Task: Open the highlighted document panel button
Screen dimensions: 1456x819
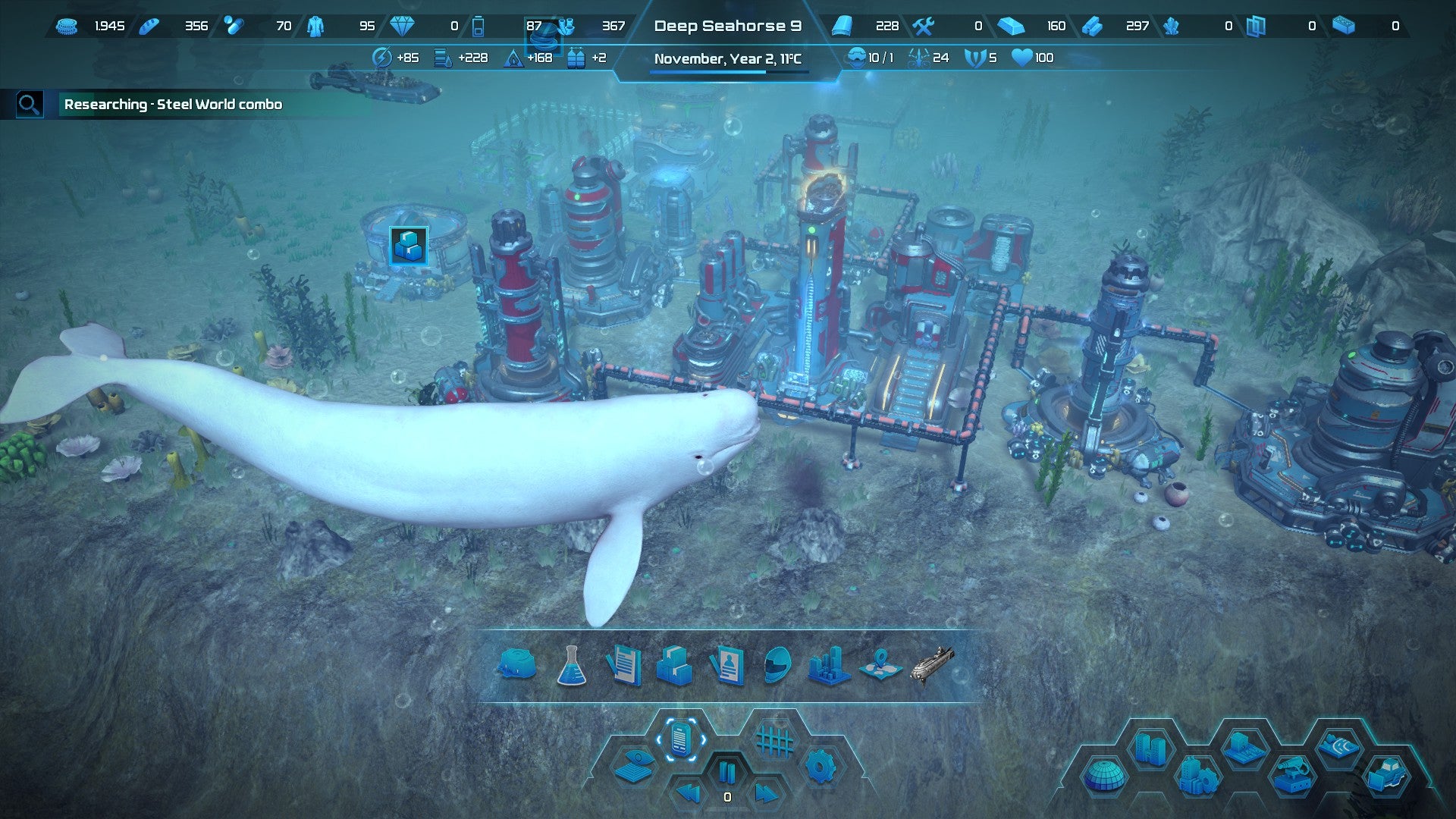Action: click(x=680, y=739)
